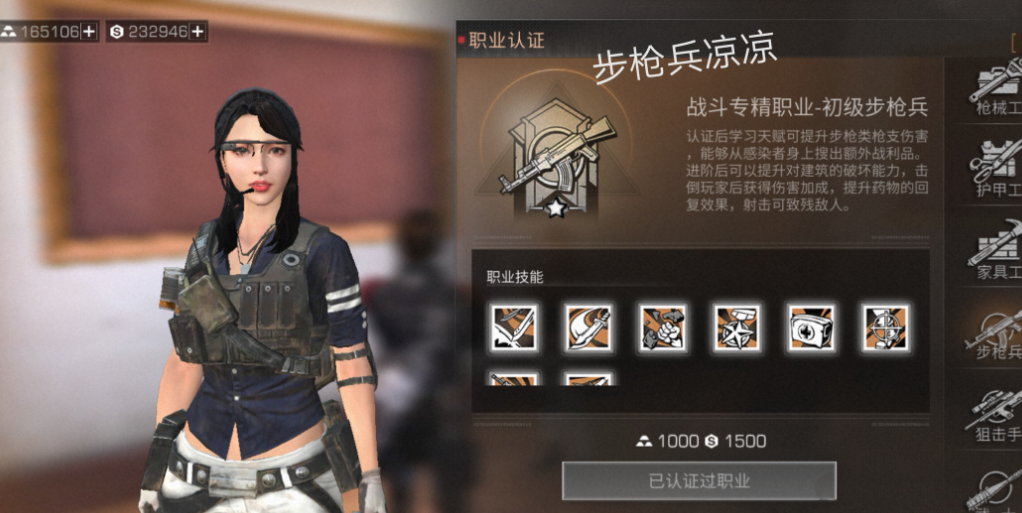The width and height of the screenshot is (1022, 513).
Task: Switch to the 护甲工 armorer profession tab
Action: click(x=993, y=168)
